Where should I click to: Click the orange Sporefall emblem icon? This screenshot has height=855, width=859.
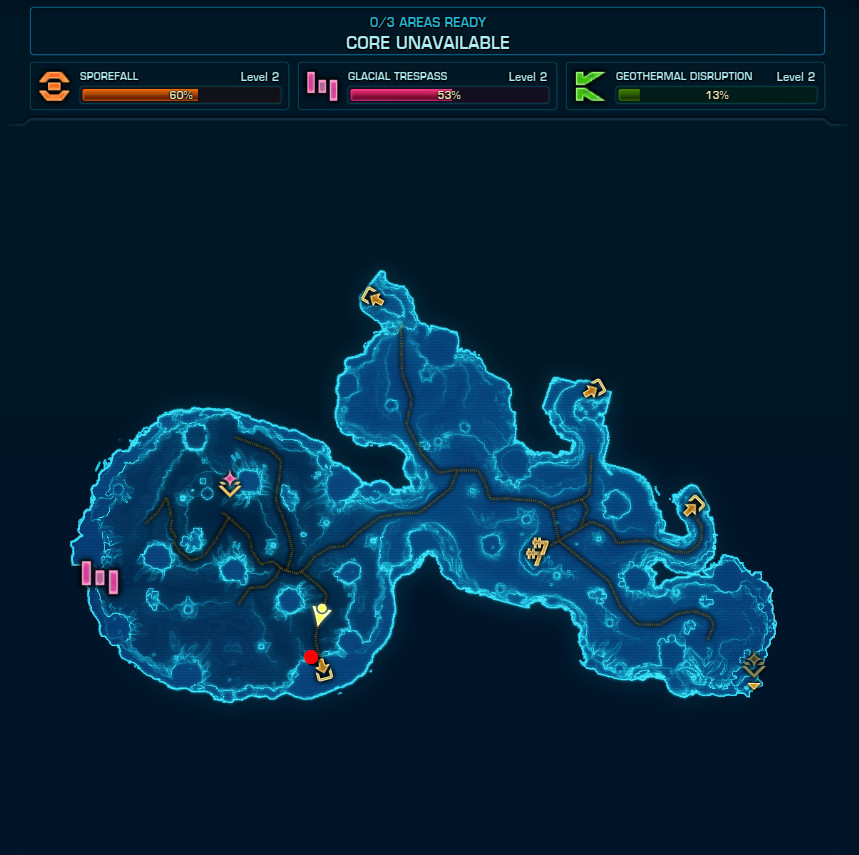(x=54, y=87)
